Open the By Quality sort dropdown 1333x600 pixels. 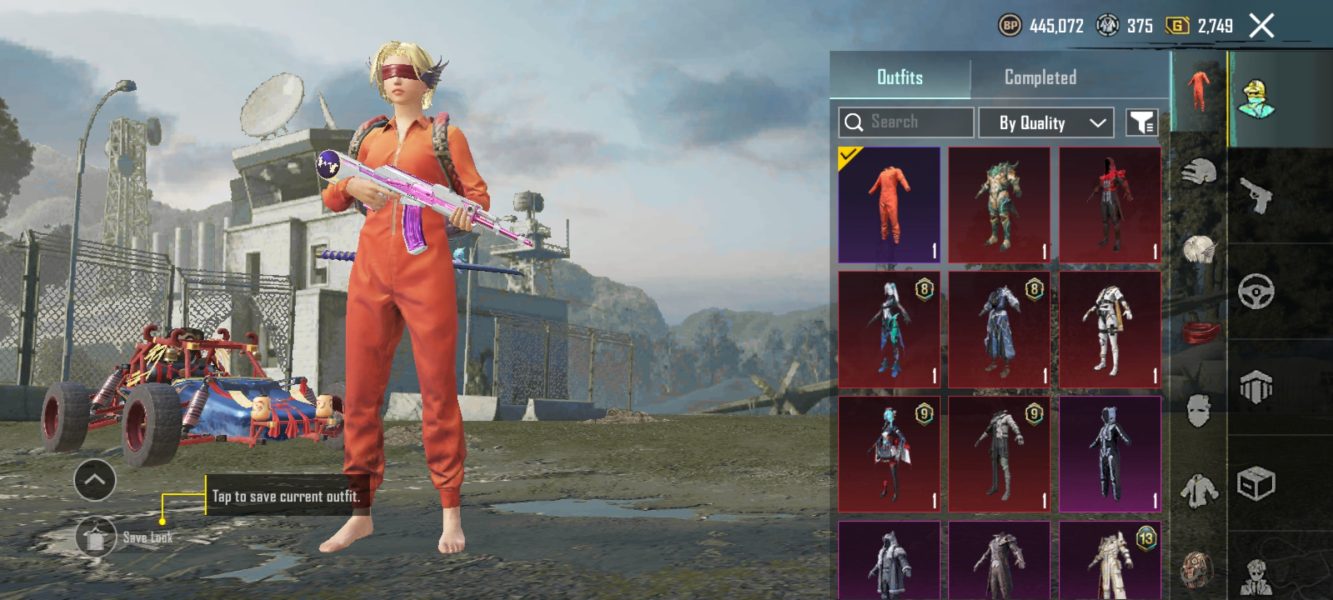(x=1045, y=123)
